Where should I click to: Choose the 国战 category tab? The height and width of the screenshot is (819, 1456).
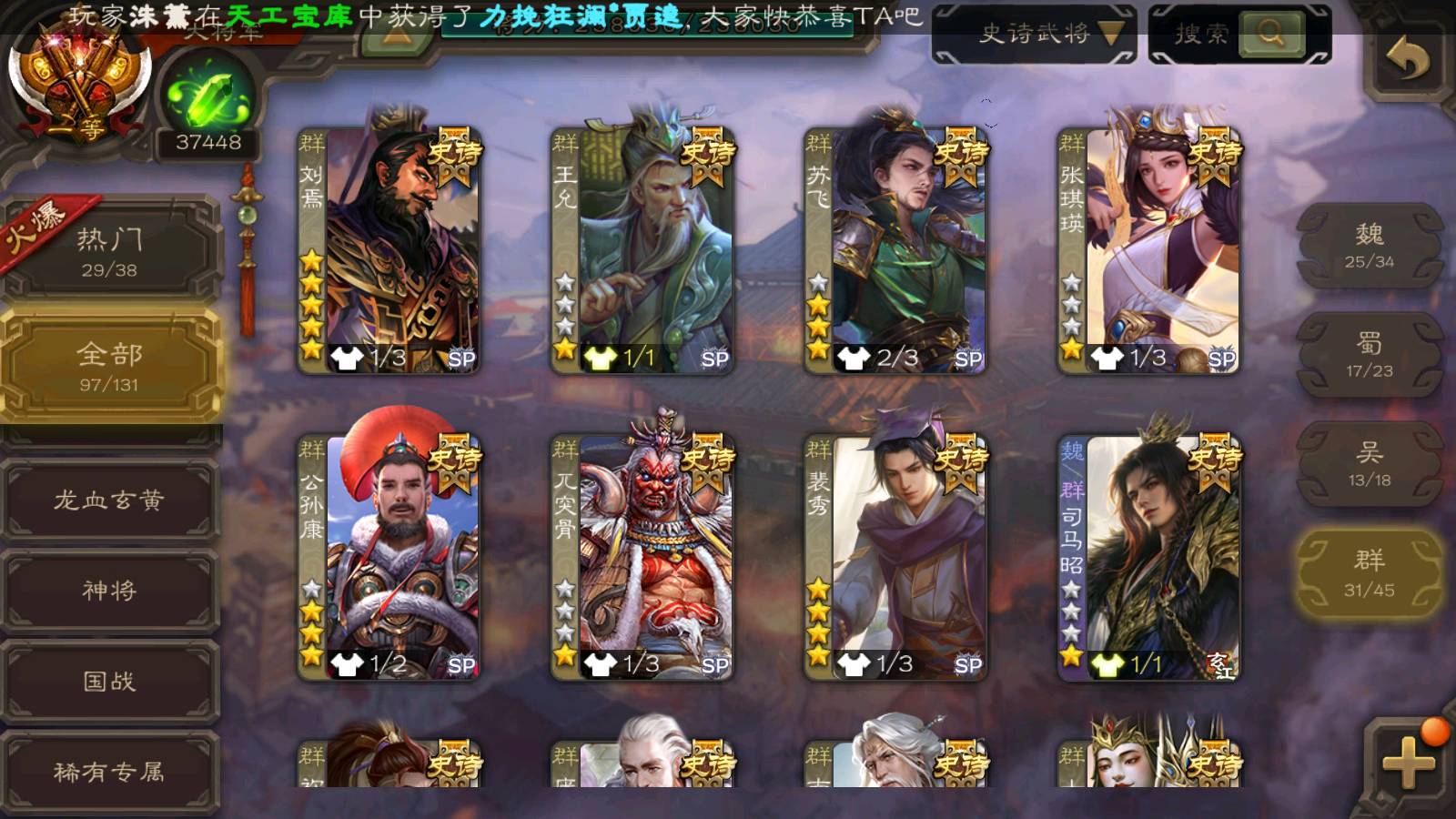tap(110, 682)
